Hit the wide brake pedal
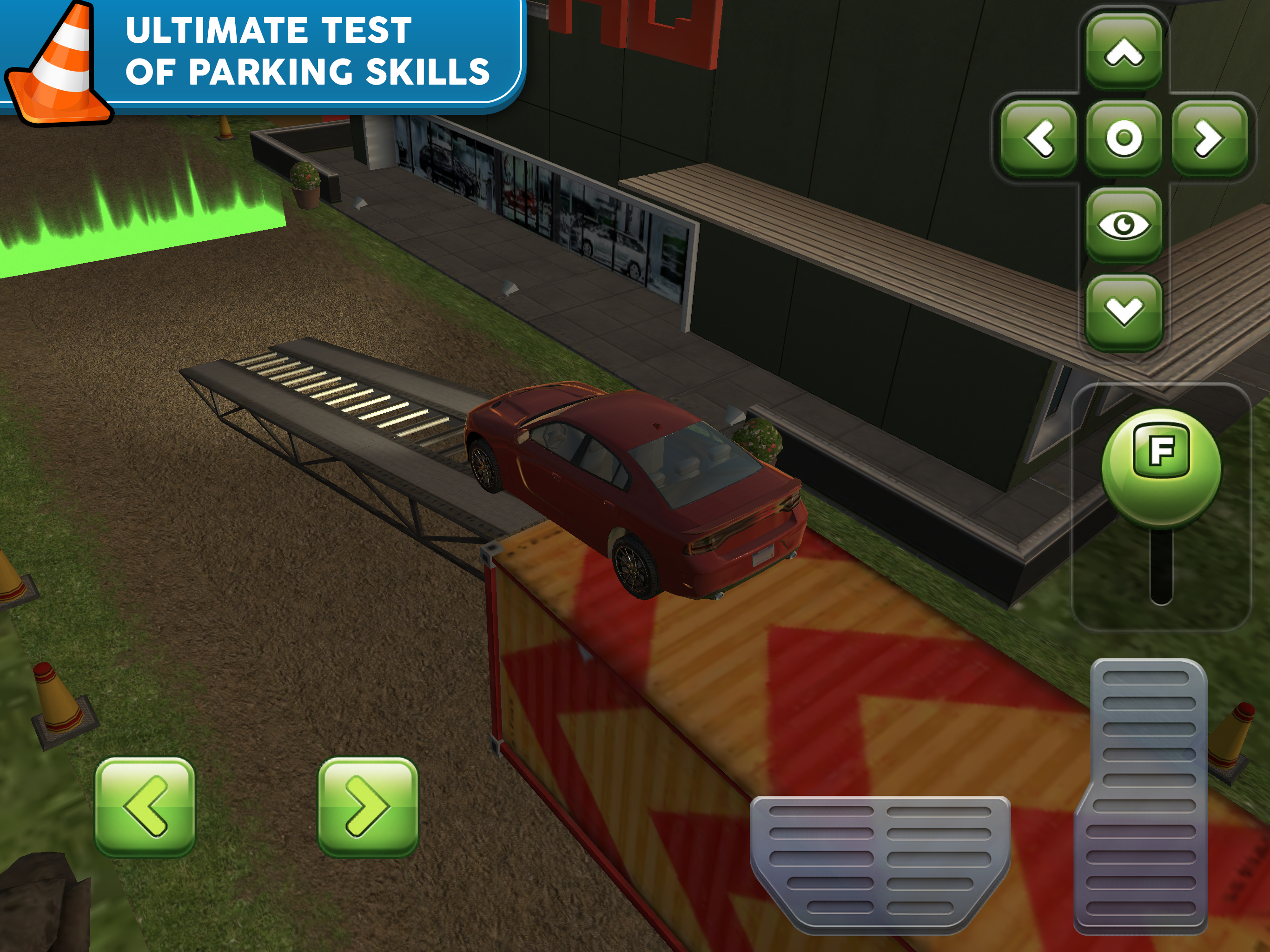1270x952 pixels. (x=880, y=859)
